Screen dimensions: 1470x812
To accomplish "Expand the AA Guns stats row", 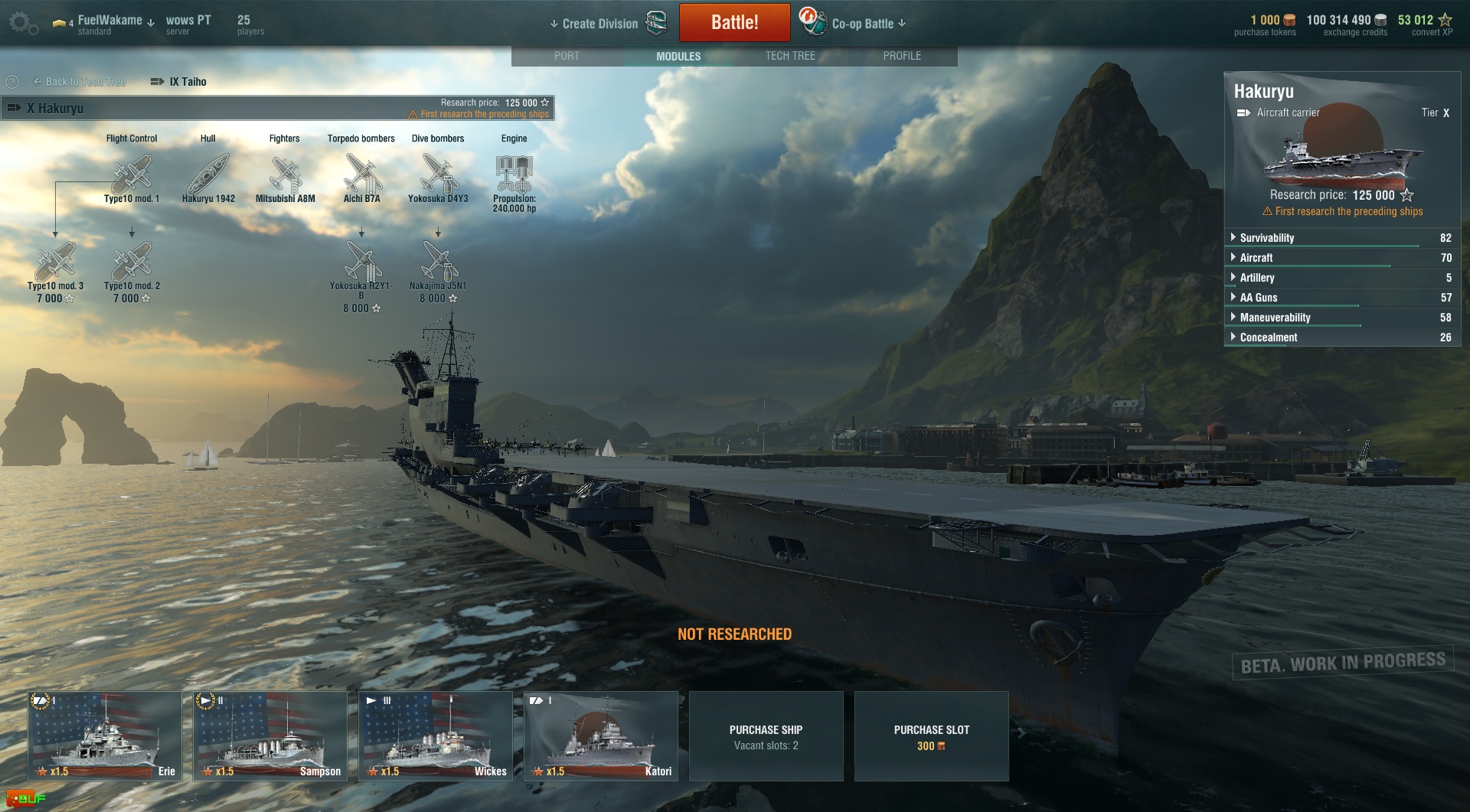I will (x=1258, y=298).
